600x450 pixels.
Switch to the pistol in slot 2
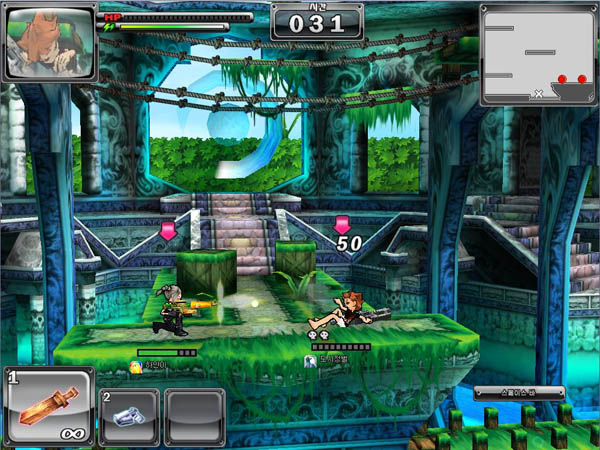[128, 416]
